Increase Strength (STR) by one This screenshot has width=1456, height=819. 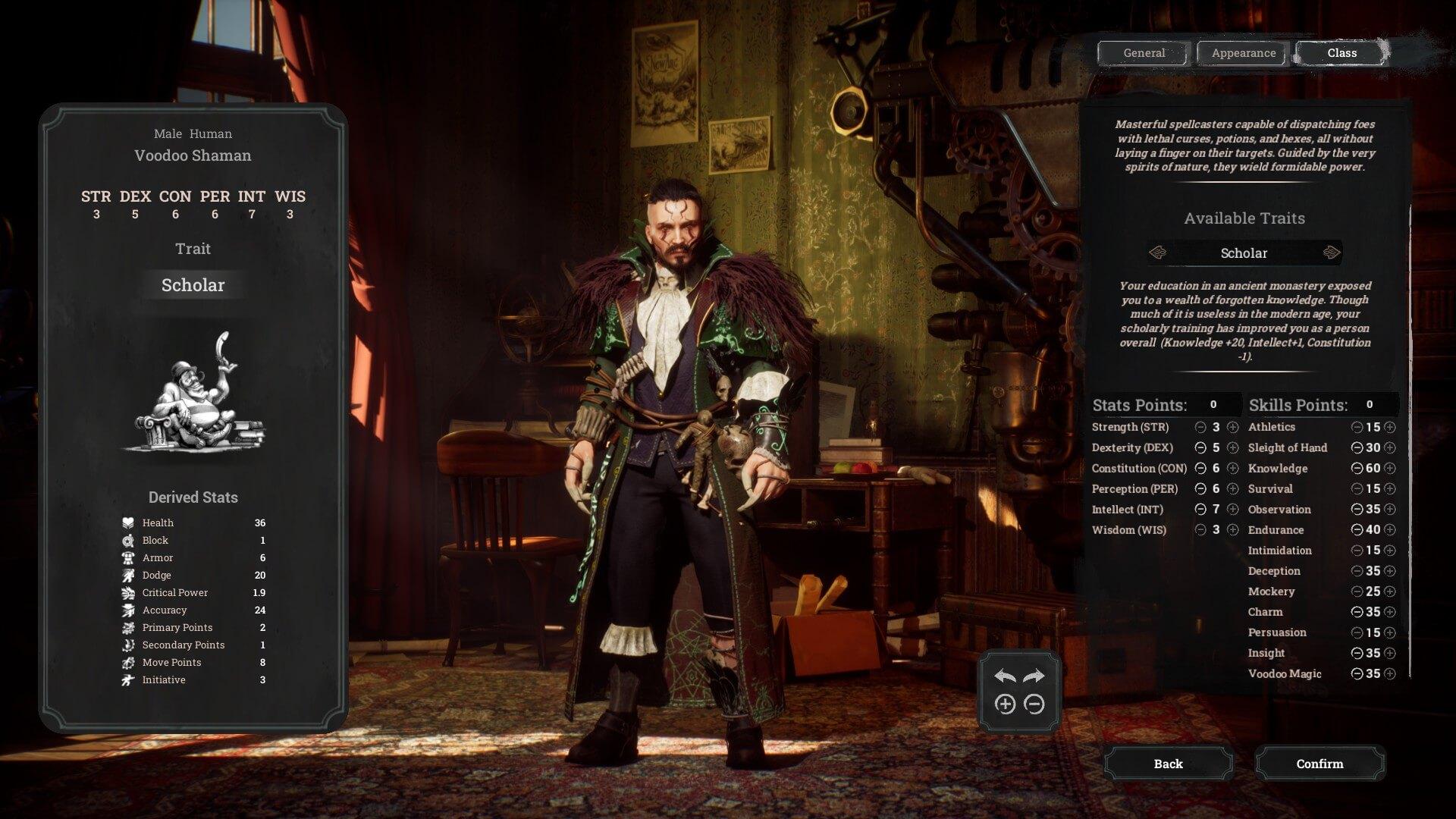pos(1233,428)
